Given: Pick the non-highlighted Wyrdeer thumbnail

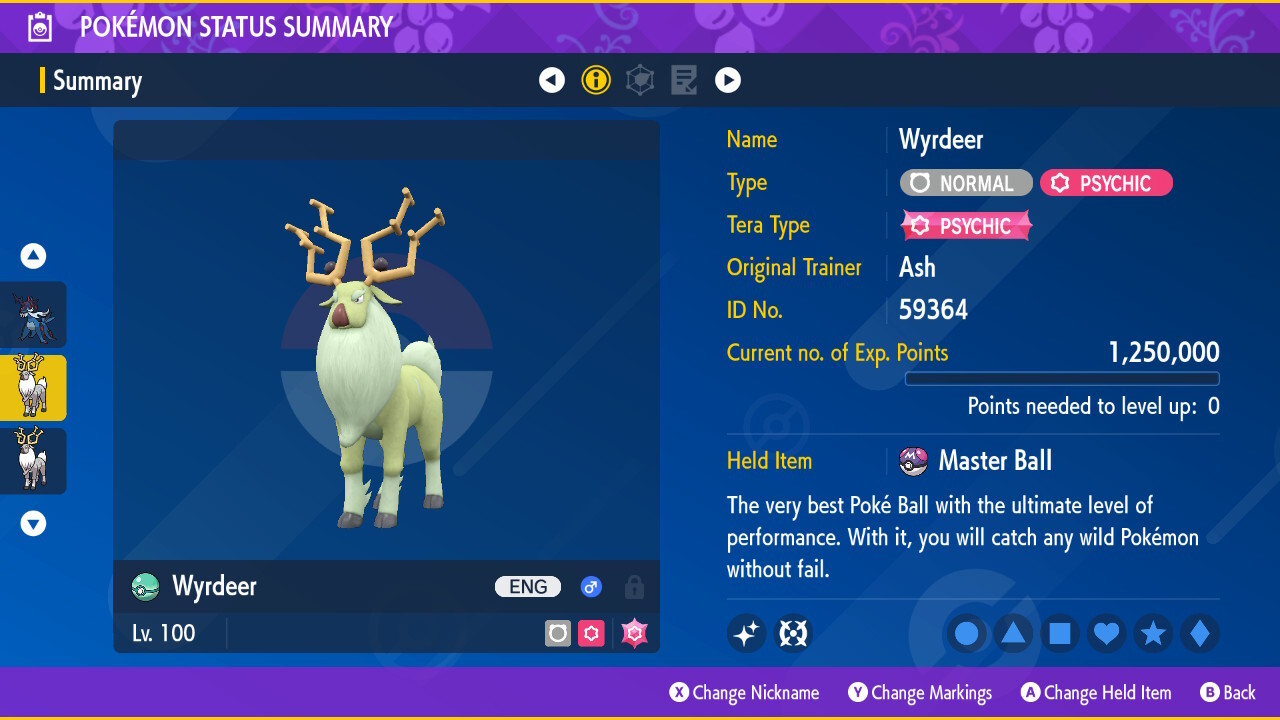Looking at the screenshot, I should click(33, 460).
